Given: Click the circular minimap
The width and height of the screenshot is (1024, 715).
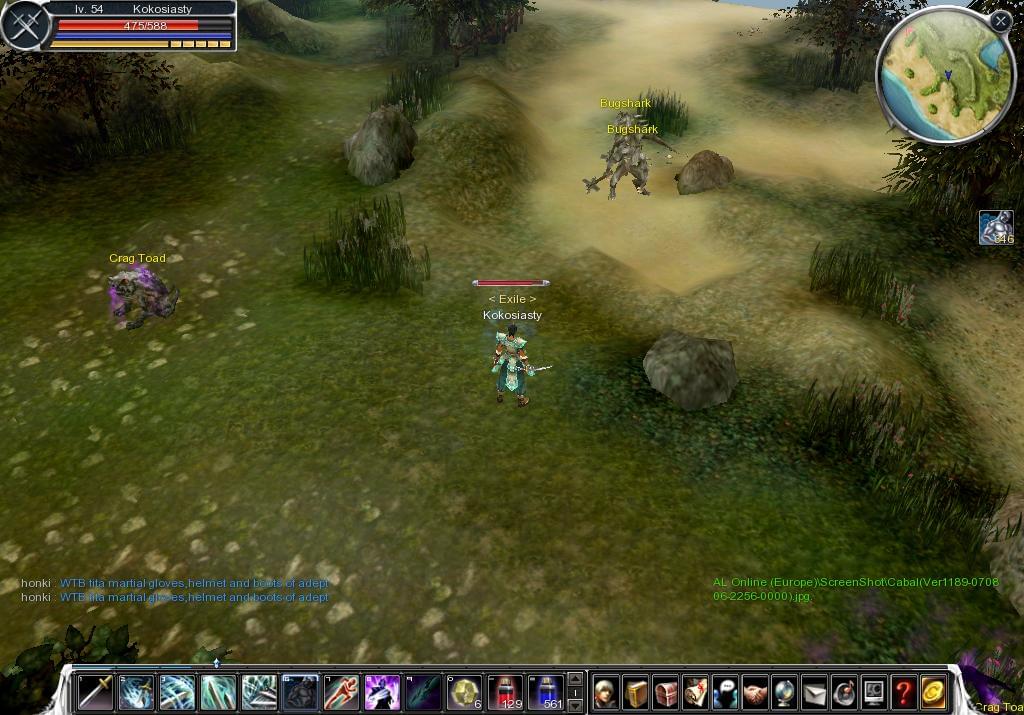Looking at the screenshot, I should click(x=945, y=74).
